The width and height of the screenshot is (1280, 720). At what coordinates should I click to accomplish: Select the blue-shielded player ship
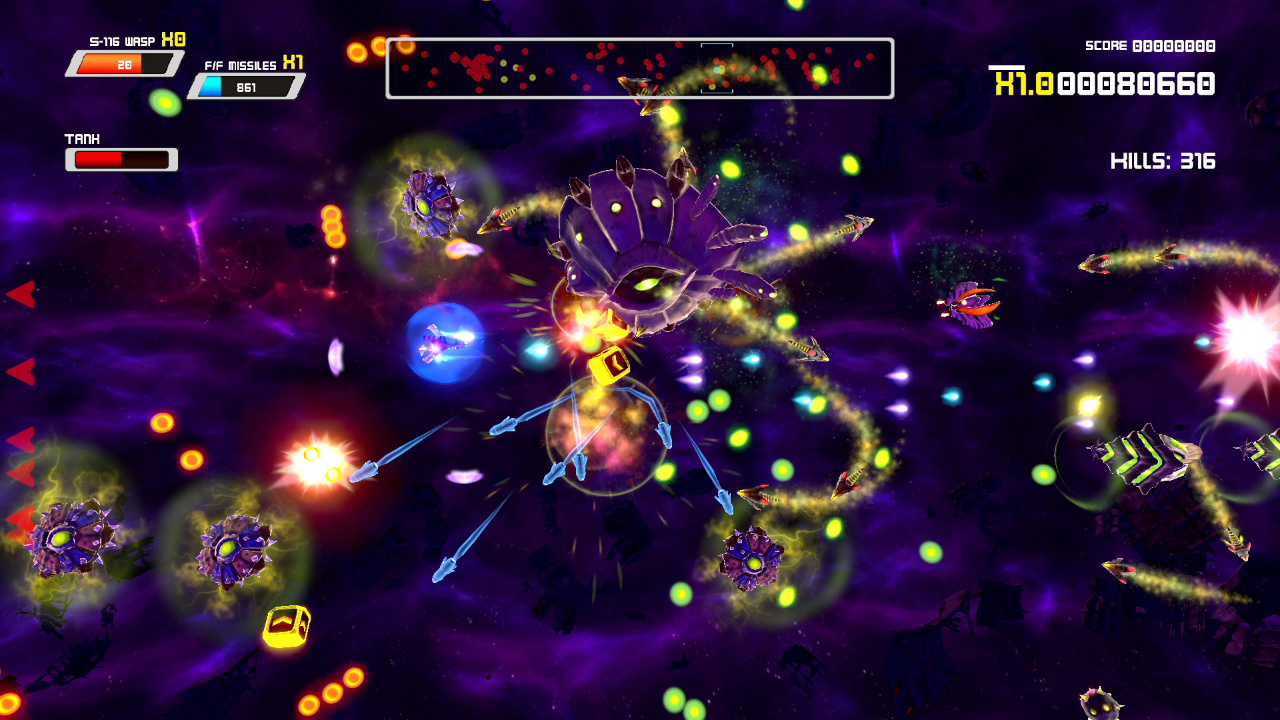point(444,345)
